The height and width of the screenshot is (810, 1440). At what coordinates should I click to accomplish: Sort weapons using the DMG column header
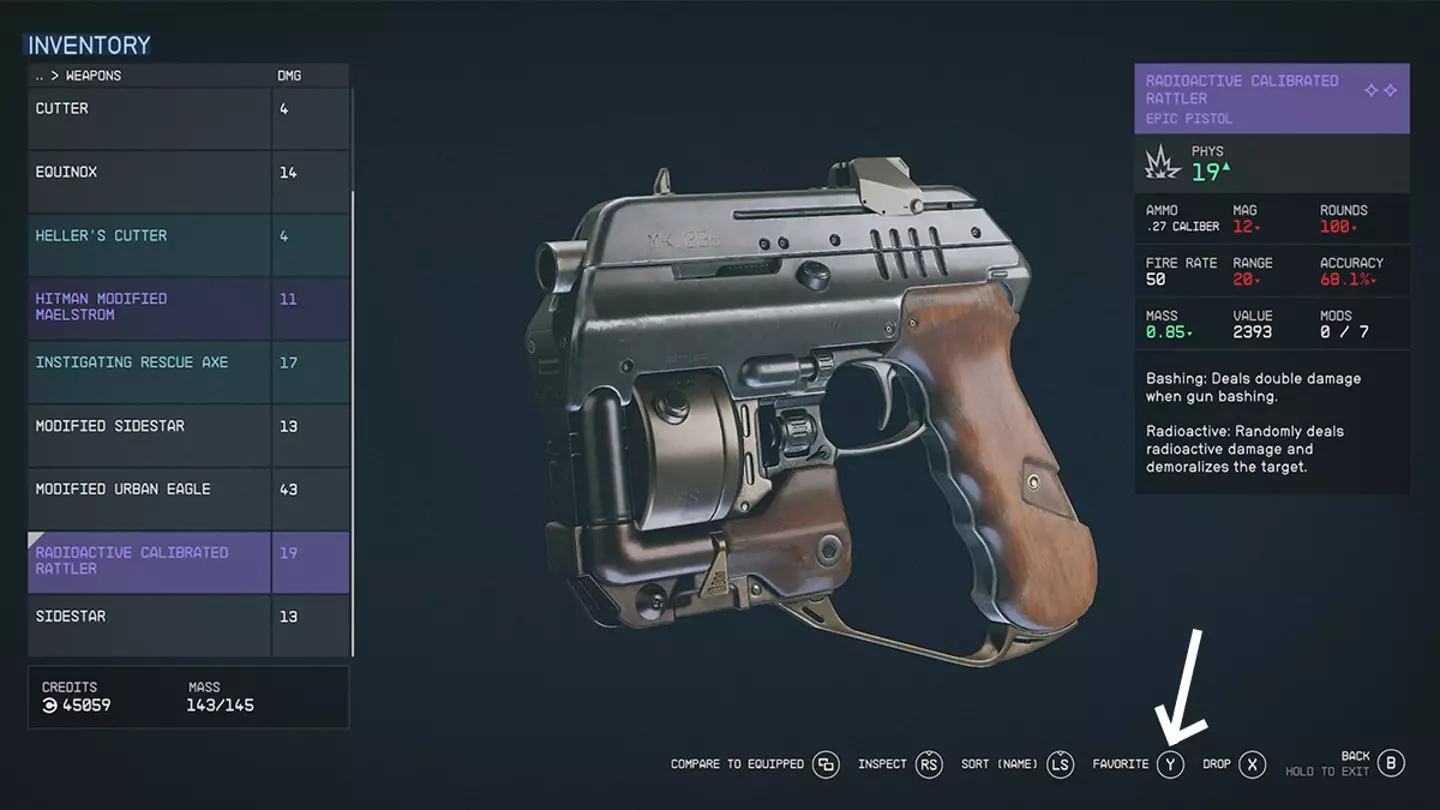(289, 76)
